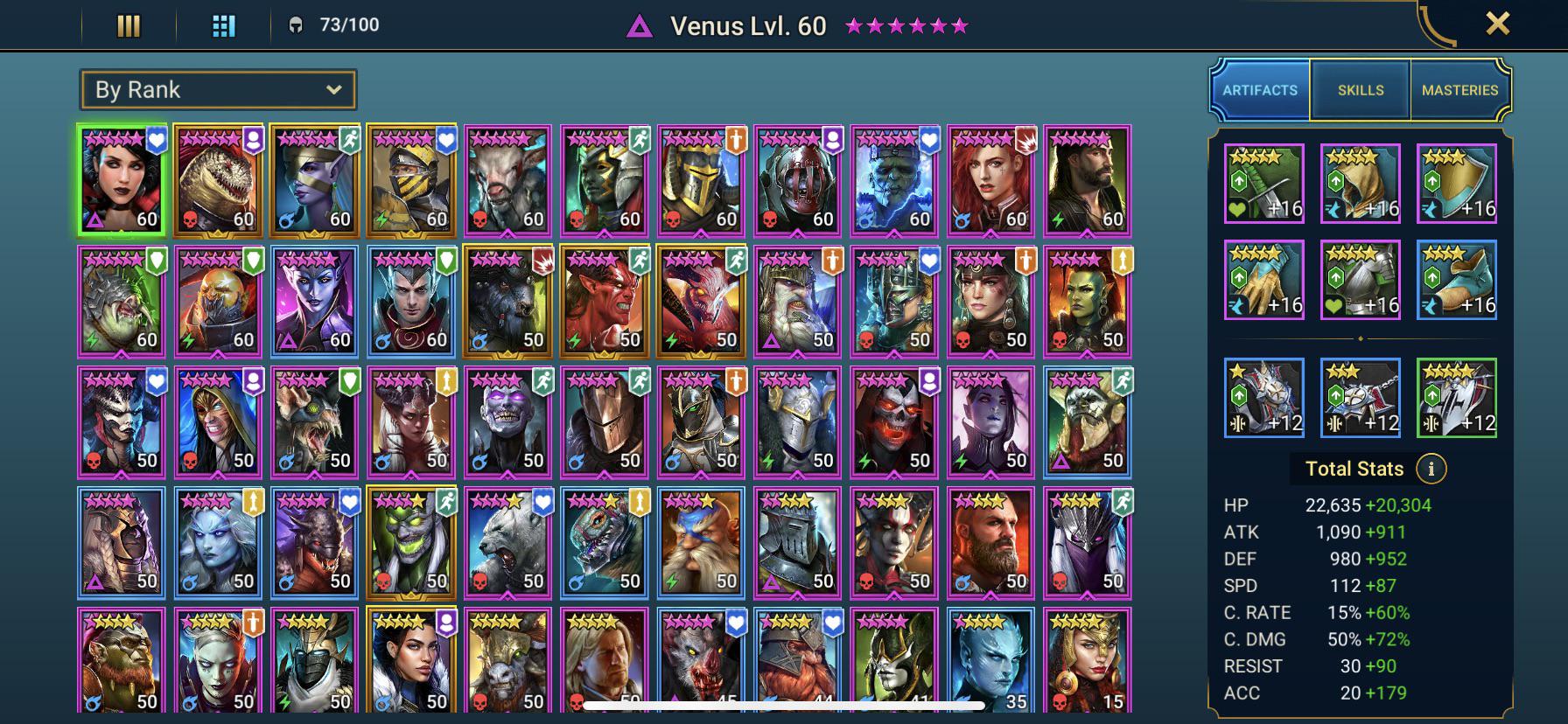Switch to list view layout
The width and height of the screenshot is (1568, 724).
pyautogui.click(x=128, y=26)
